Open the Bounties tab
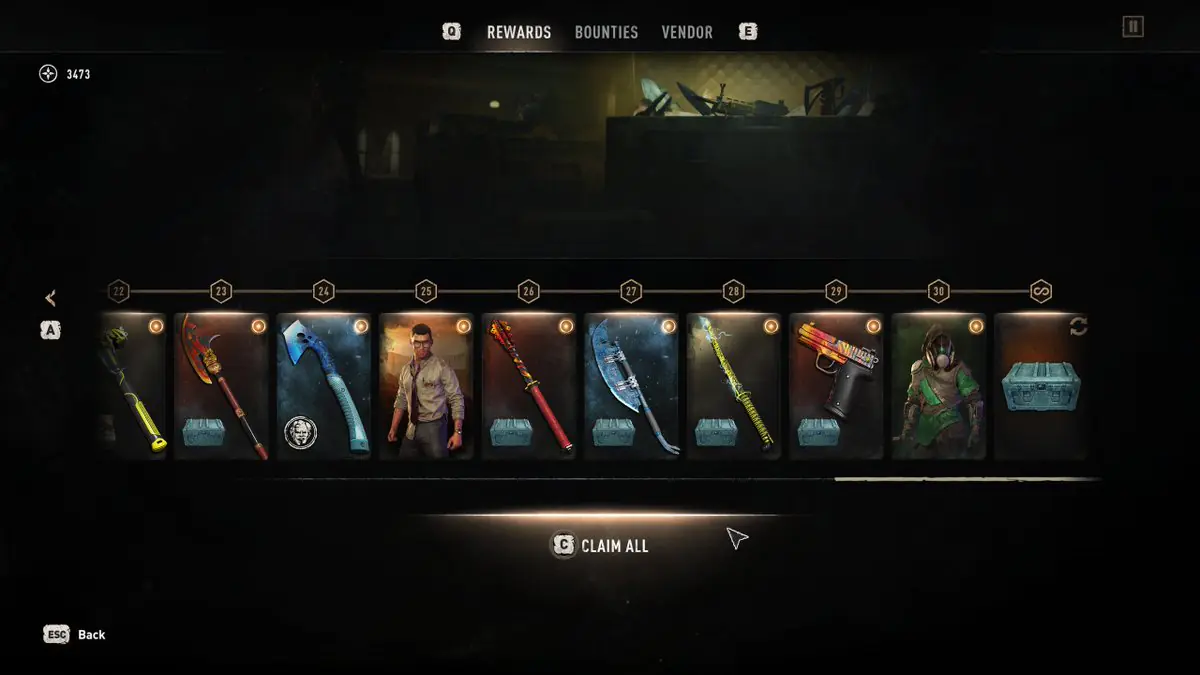 pos(606,32)
